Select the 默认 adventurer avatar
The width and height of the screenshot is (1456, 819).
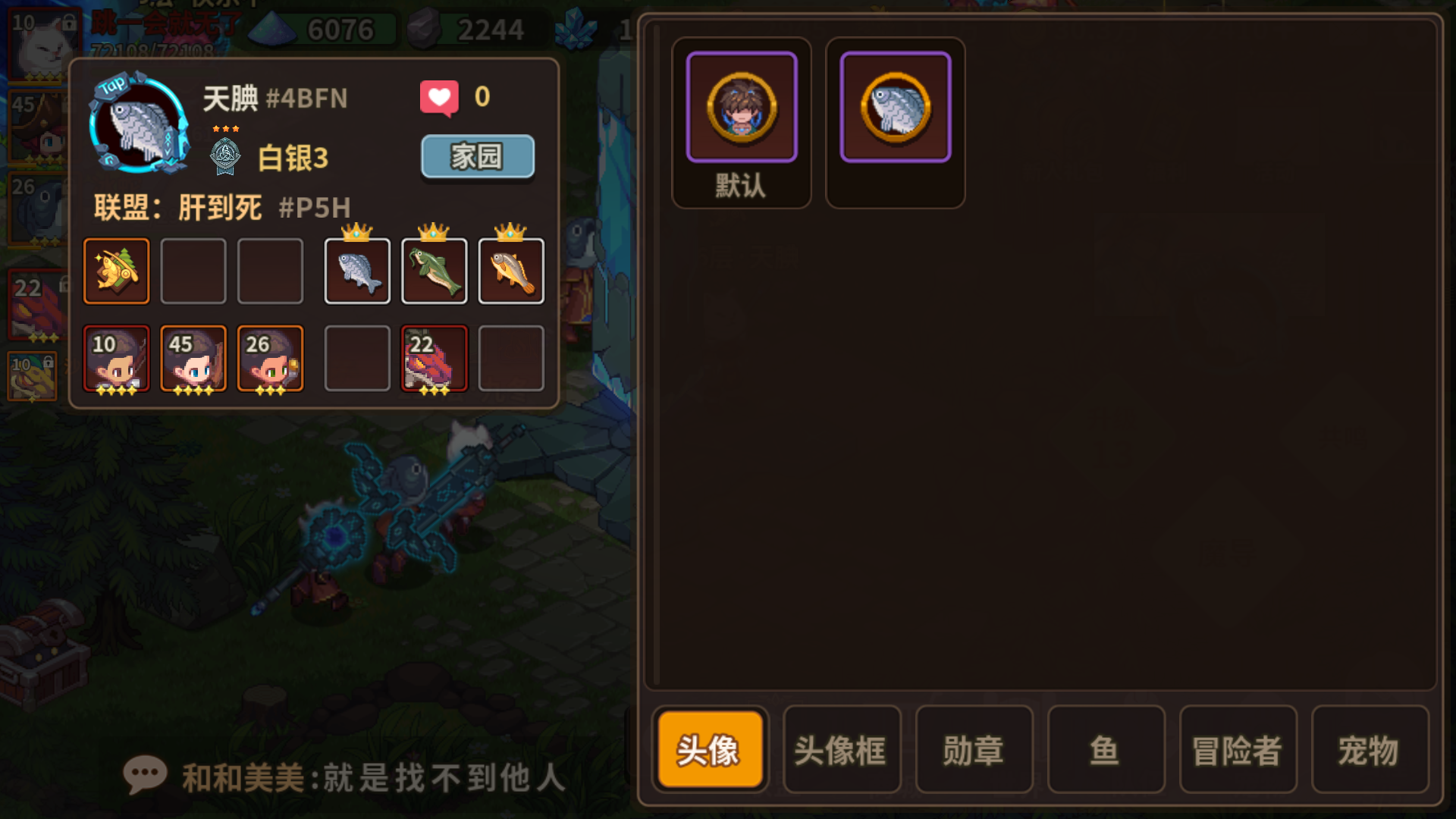pos(741,107)
